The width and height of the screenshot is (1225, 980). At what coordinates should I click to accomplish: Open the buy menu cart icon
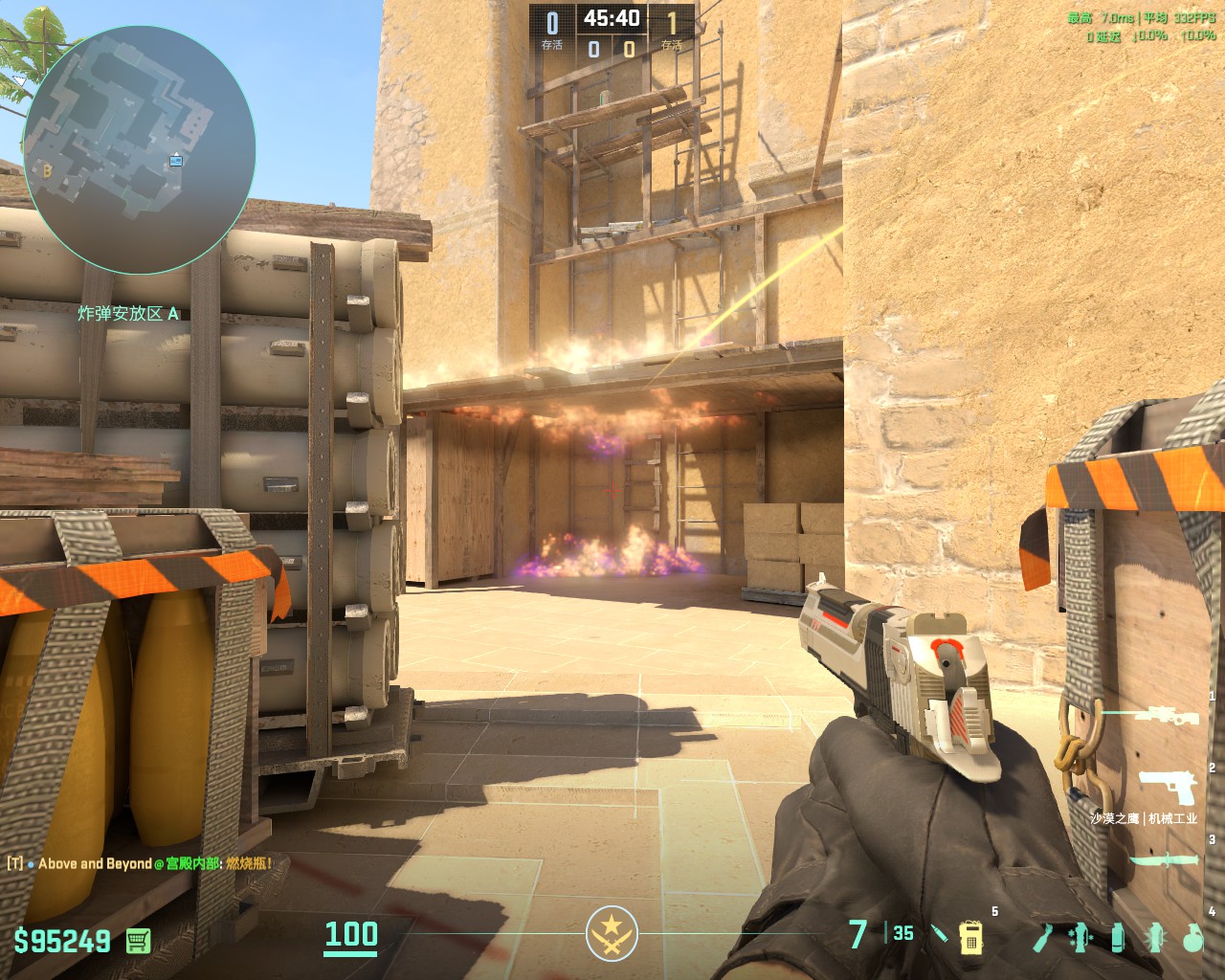[x=138, y=941]
